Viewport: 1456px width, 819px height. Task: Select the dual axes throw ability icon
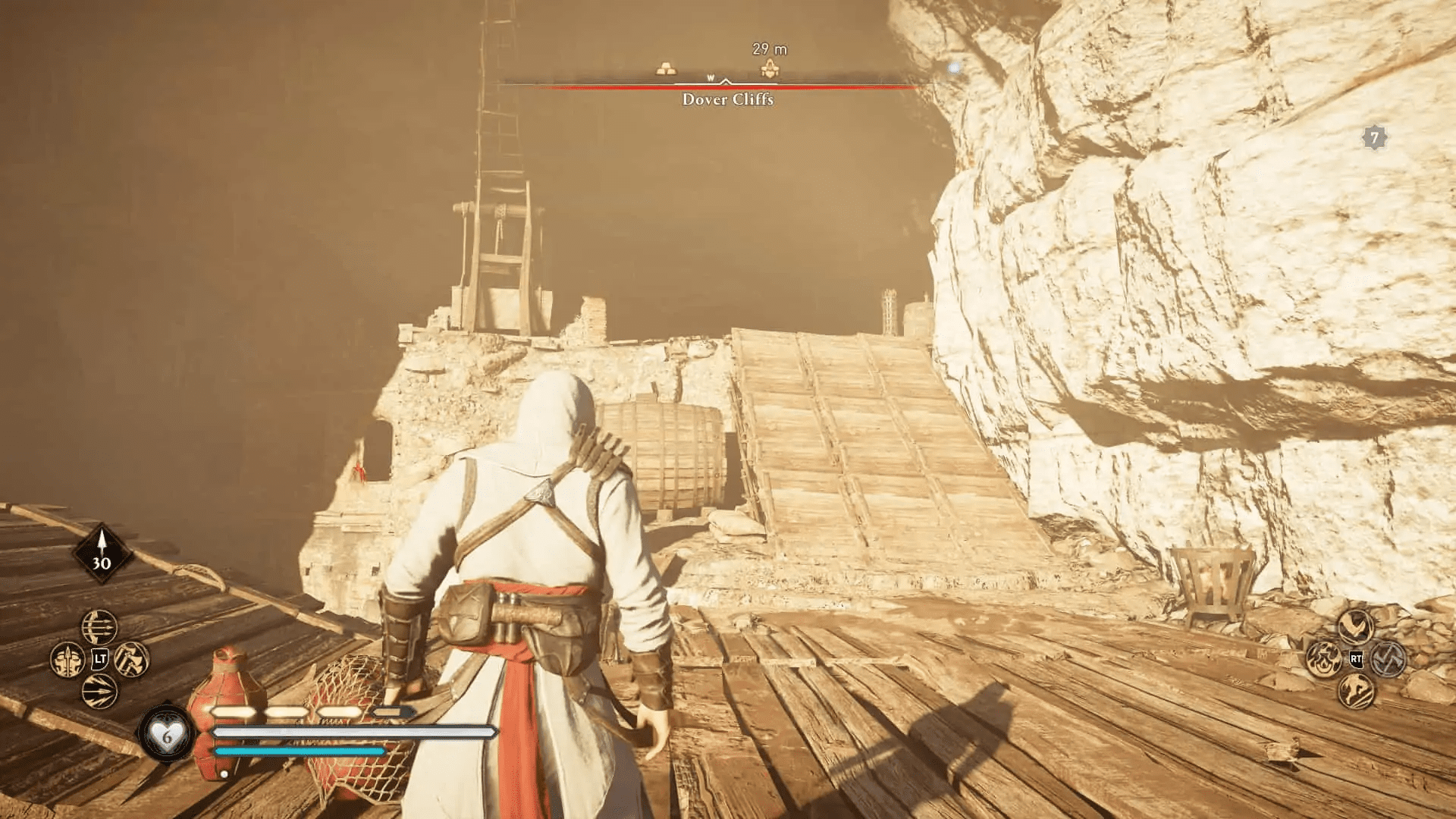[131, 661]
